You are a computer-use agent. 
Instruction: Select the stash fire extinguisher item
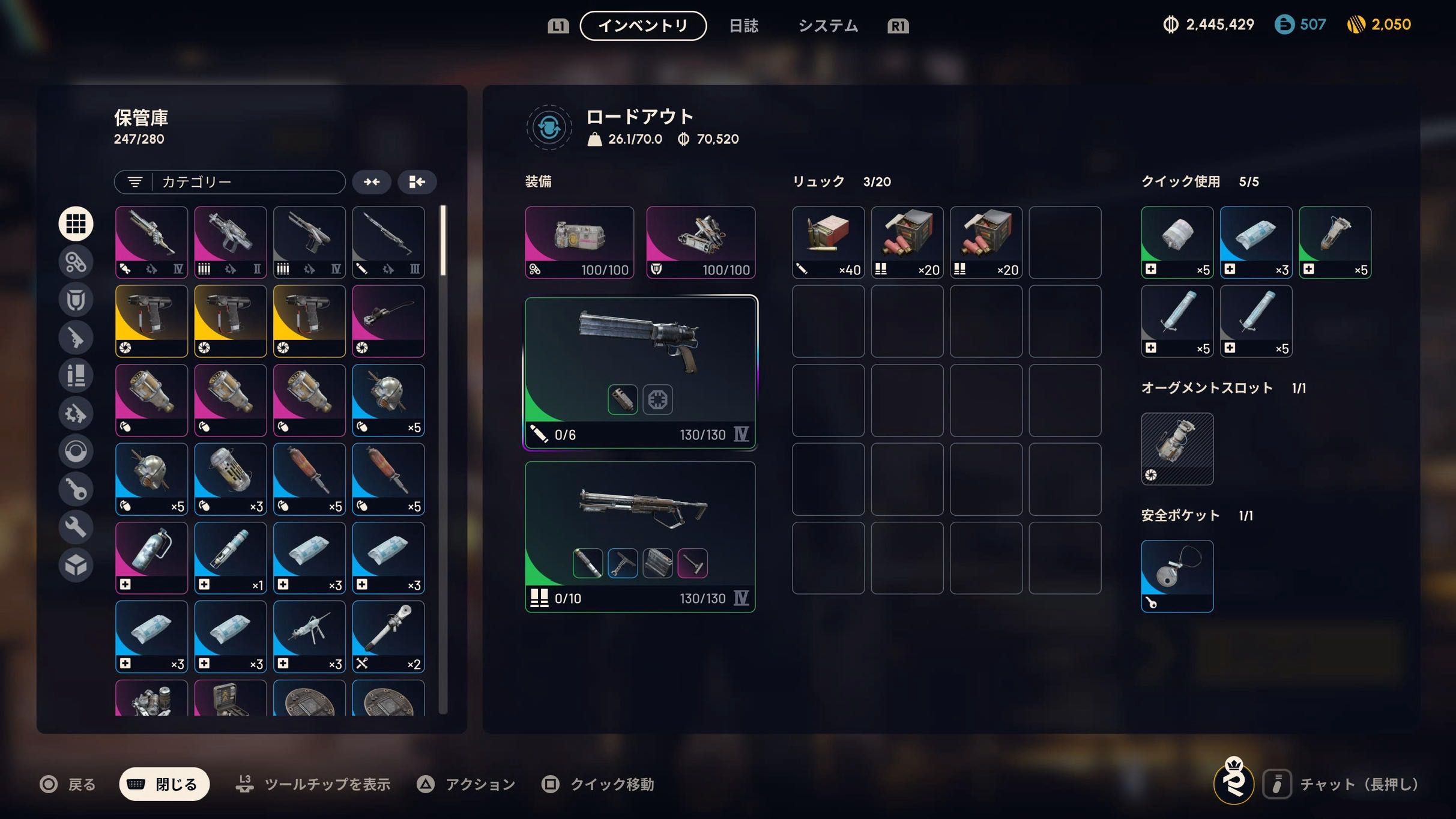[x=151, y=558]
